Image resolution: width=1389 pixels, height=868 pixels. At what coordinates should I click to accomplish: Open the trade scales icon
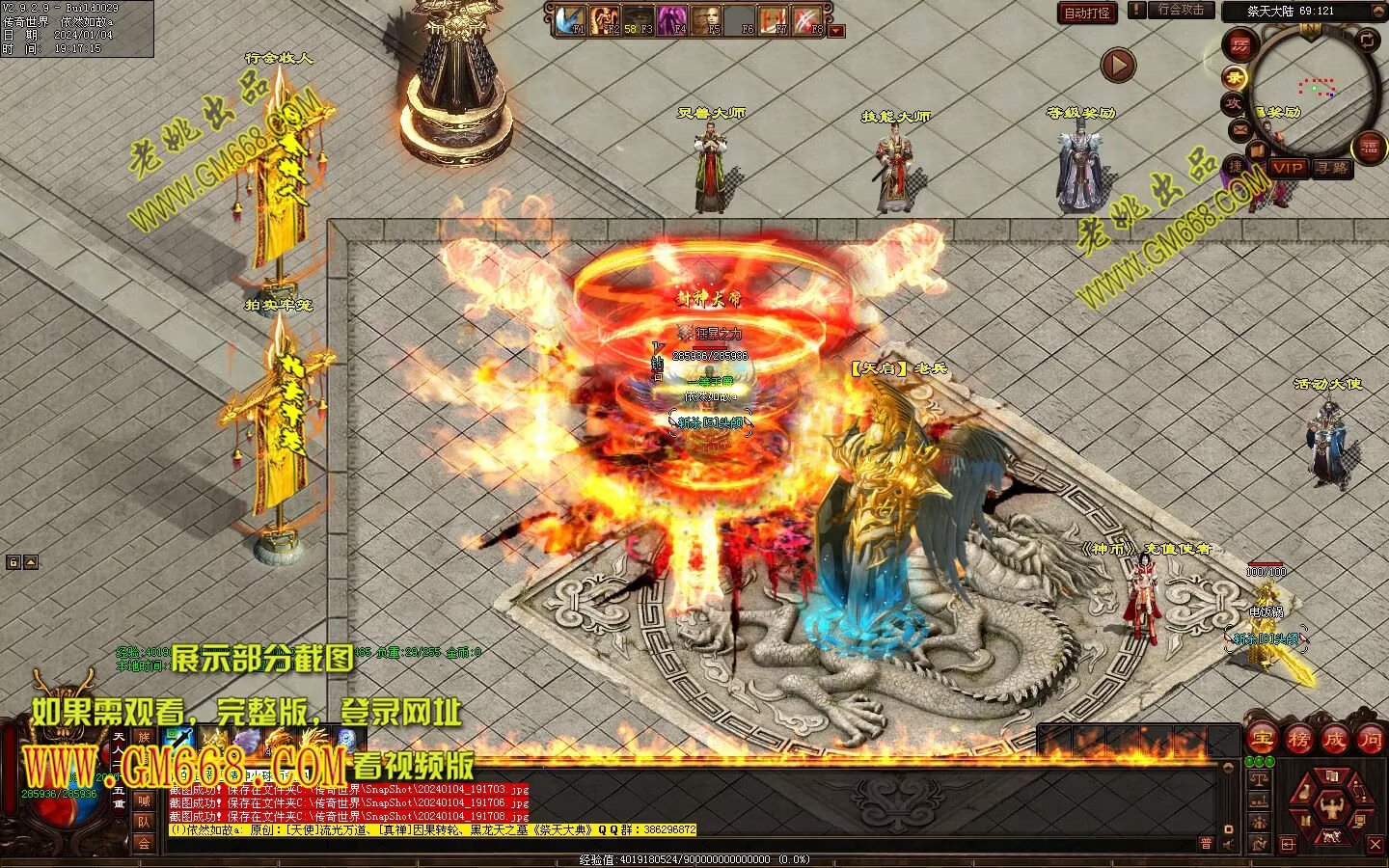1258,778
